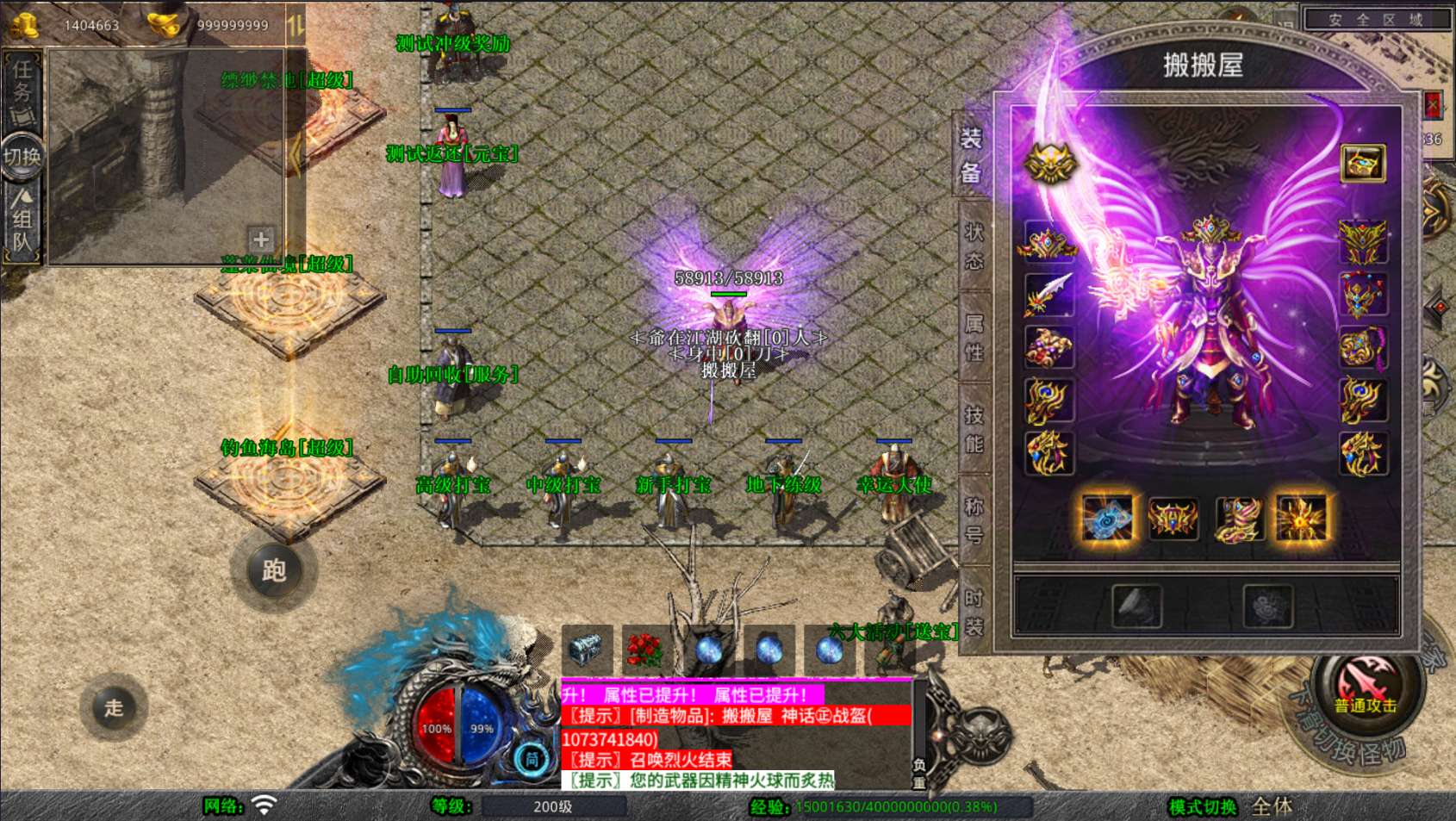The image size is (1456, 821).
Task: Click the 模式切换 mode switch button
Action: point(1202,807)
